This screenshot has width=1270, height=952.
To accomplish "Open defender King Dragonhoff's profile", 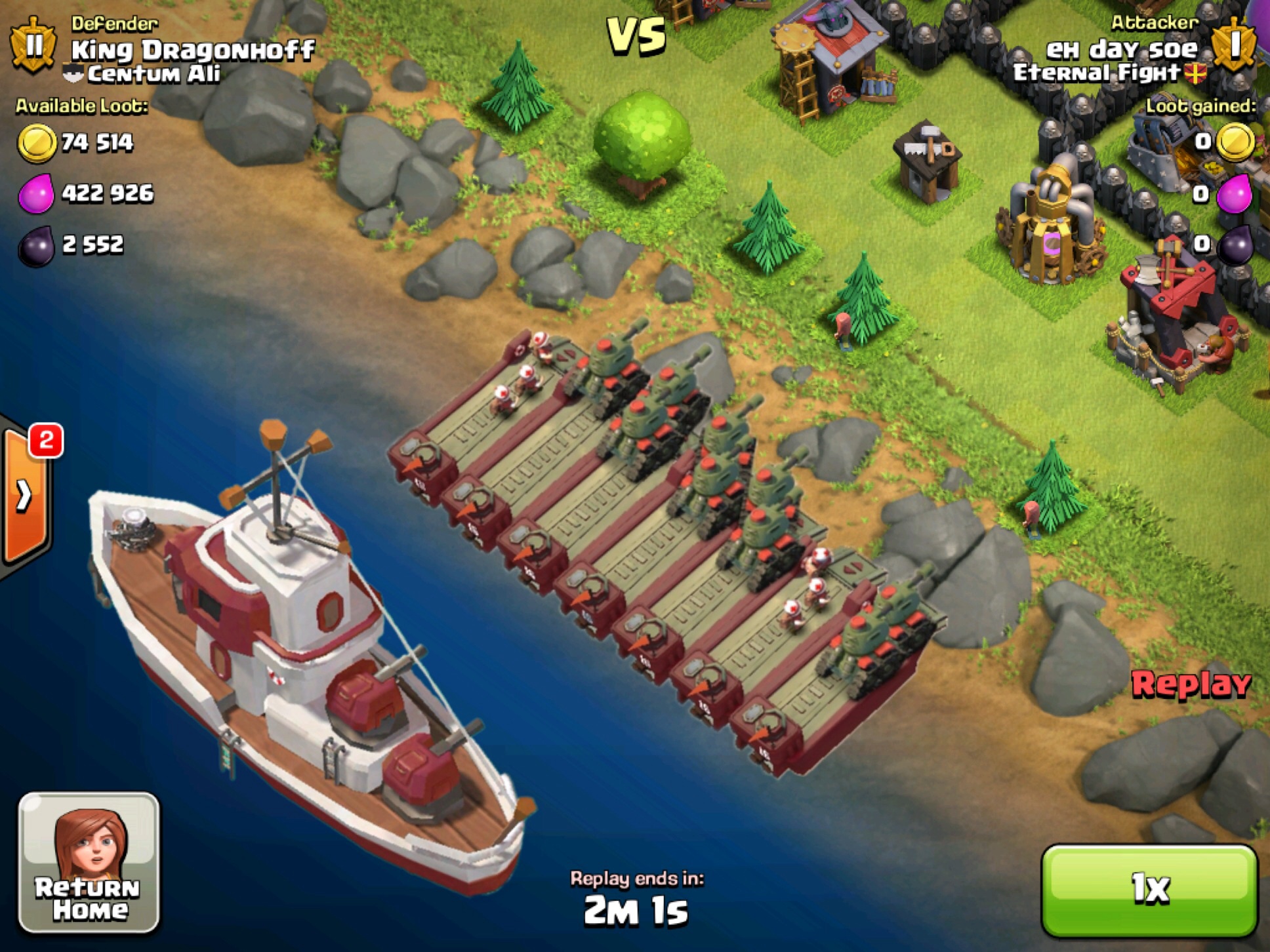I will 192,50.
